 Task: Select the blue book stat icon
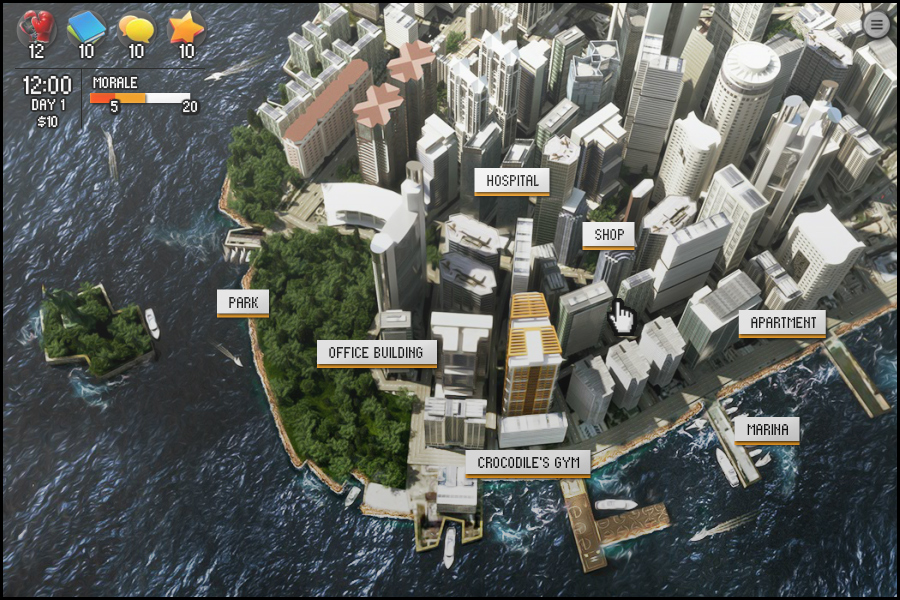(86, 27)
